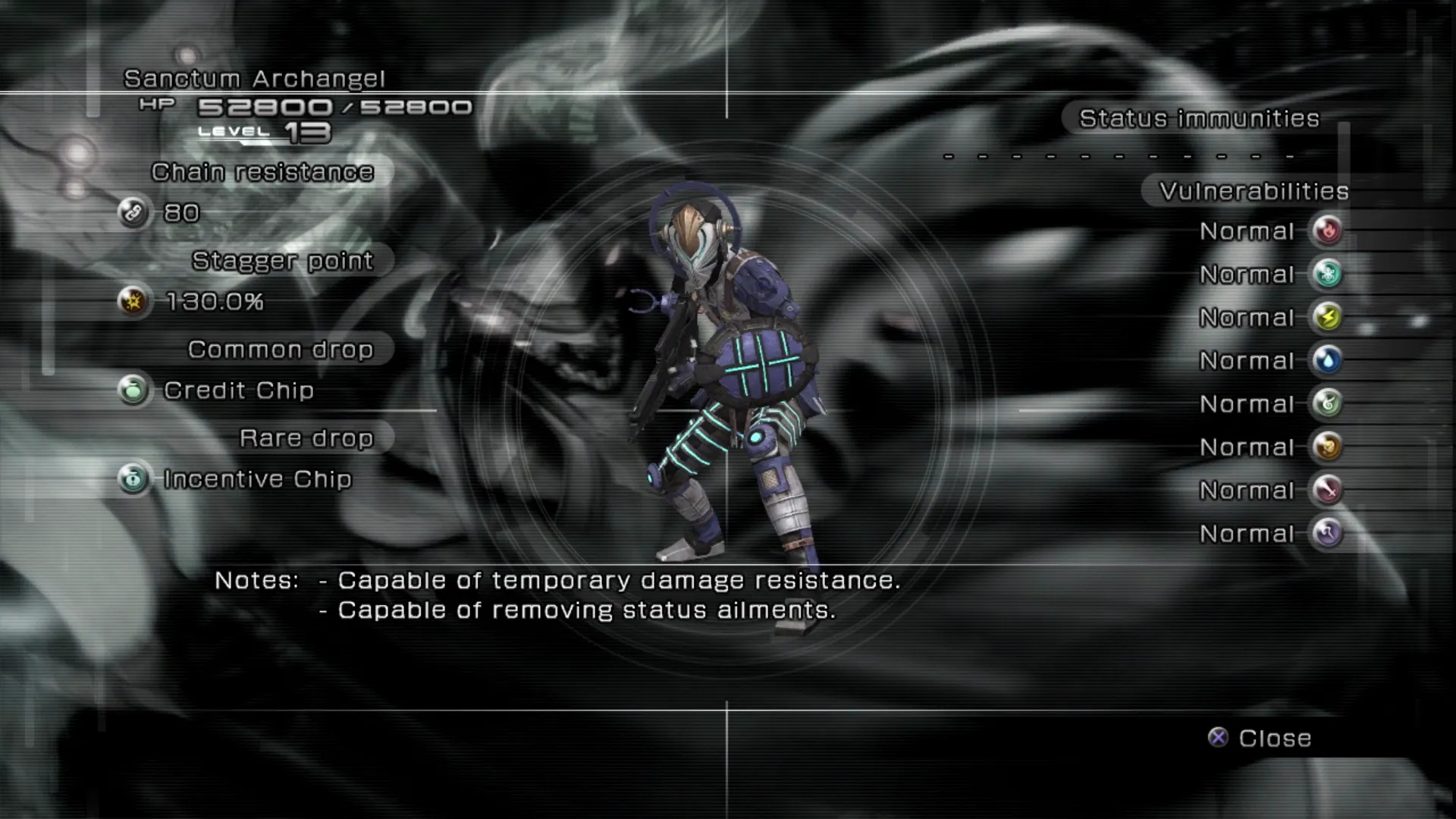Select the wind swirl vulnerability icon
This screenshot has height=819, width=1456.
pos(1327,403)
